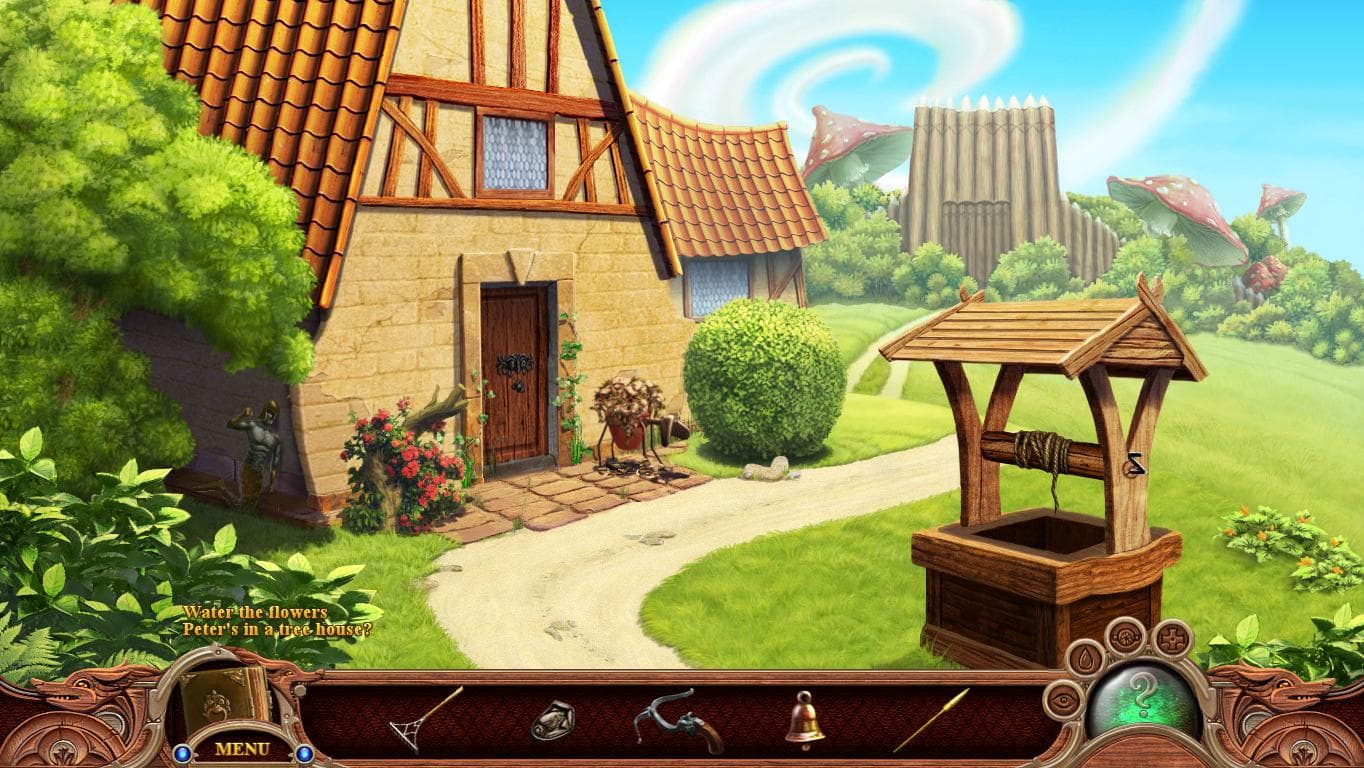Screen dimensions: 1364x768
Task: Click the sun wheel rune icon
Action: coord(1125,638)
